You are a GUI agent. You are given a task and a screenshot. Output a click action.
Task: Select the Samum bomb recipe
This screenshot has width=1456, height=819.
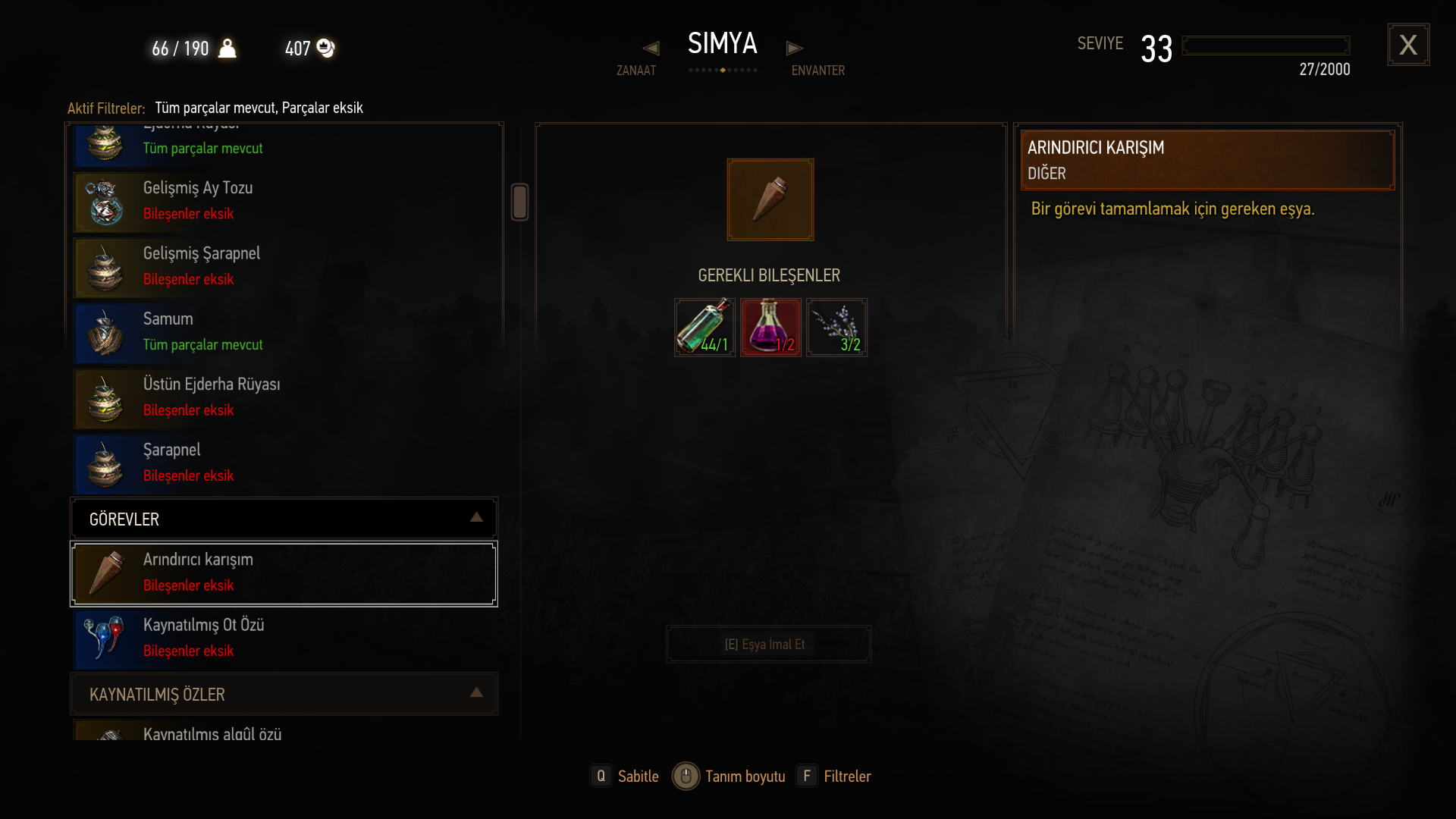(284, 332)
